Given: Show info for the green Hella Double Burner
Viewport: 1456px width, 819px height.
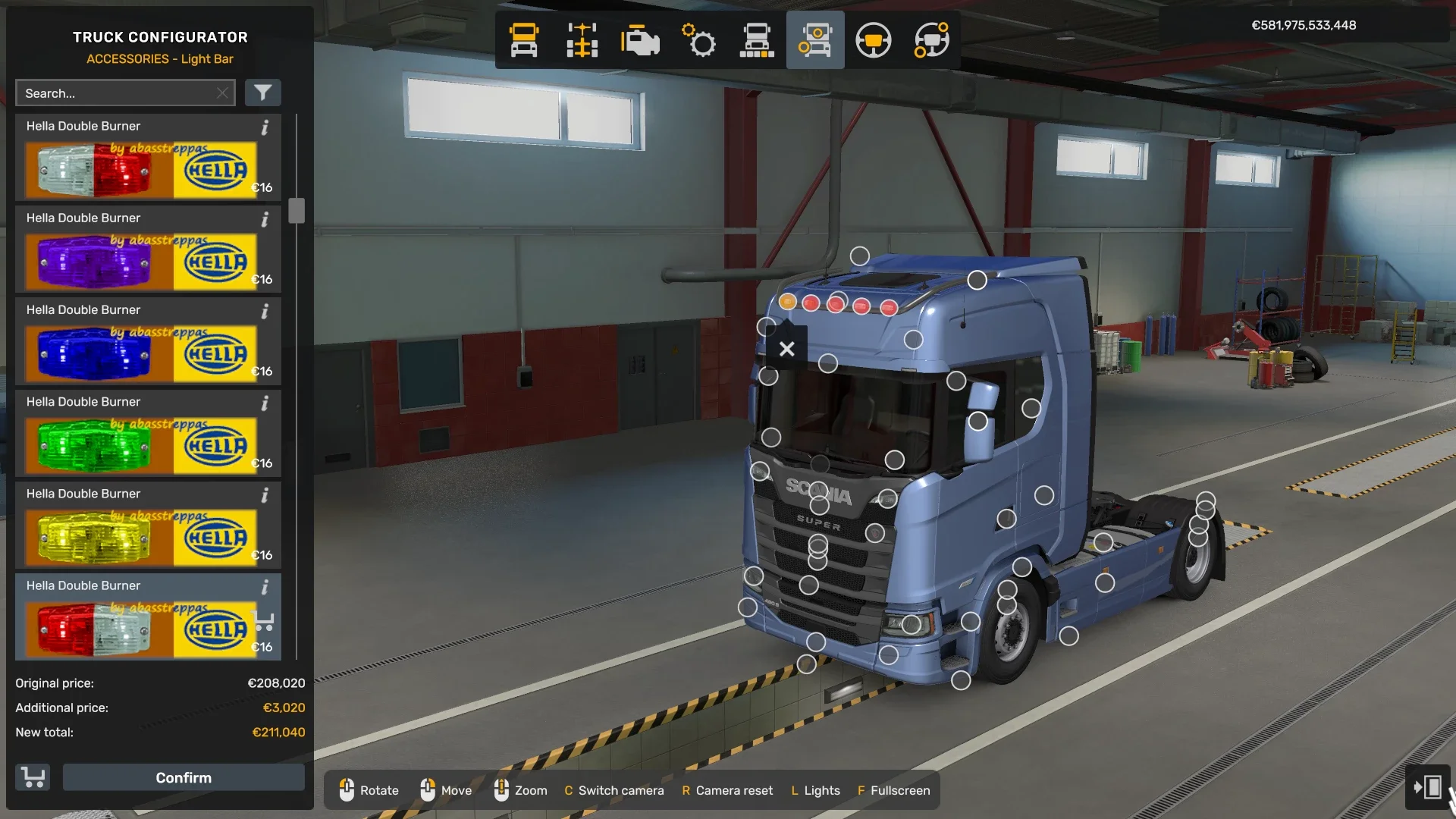Looking at the screenshot, I should pos(265,404).
